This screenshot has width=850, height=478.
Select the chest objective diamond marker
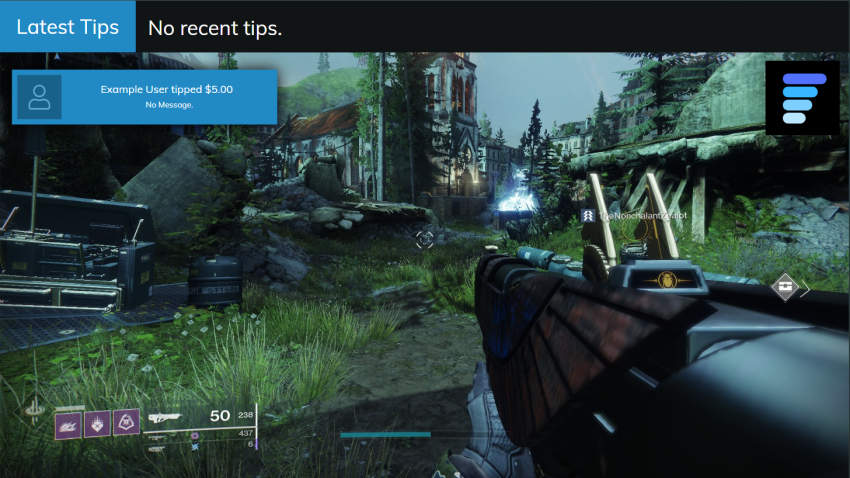point(787,287)
